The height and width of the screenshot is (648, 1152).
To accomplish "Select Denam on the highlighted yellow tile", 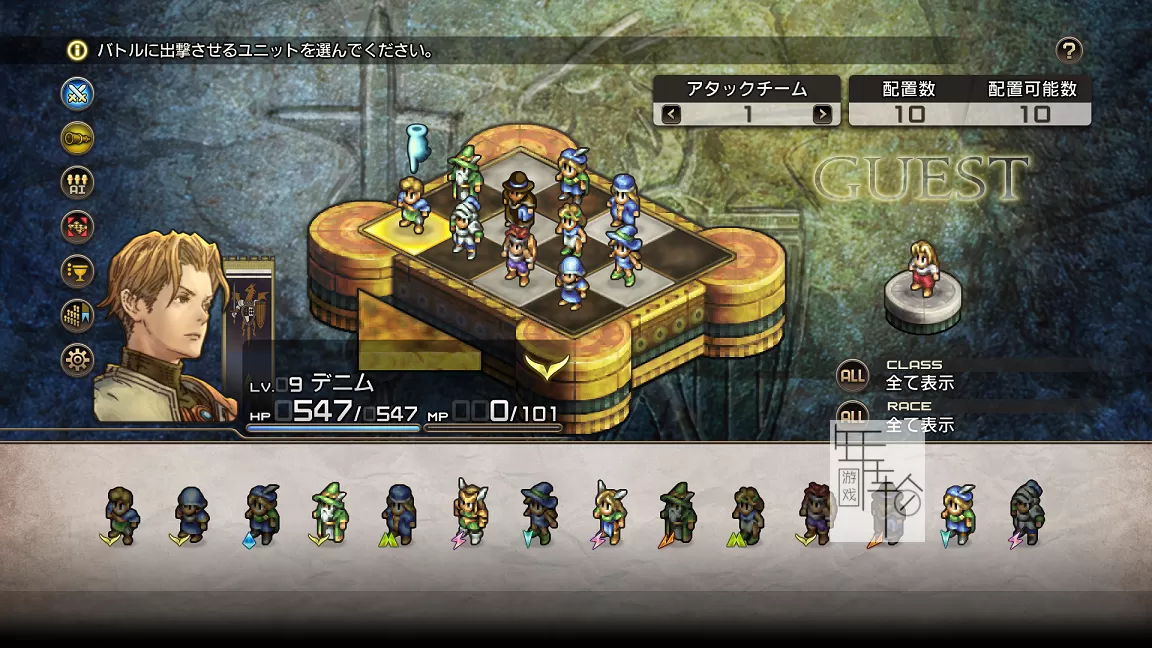I will coord(411,203).
